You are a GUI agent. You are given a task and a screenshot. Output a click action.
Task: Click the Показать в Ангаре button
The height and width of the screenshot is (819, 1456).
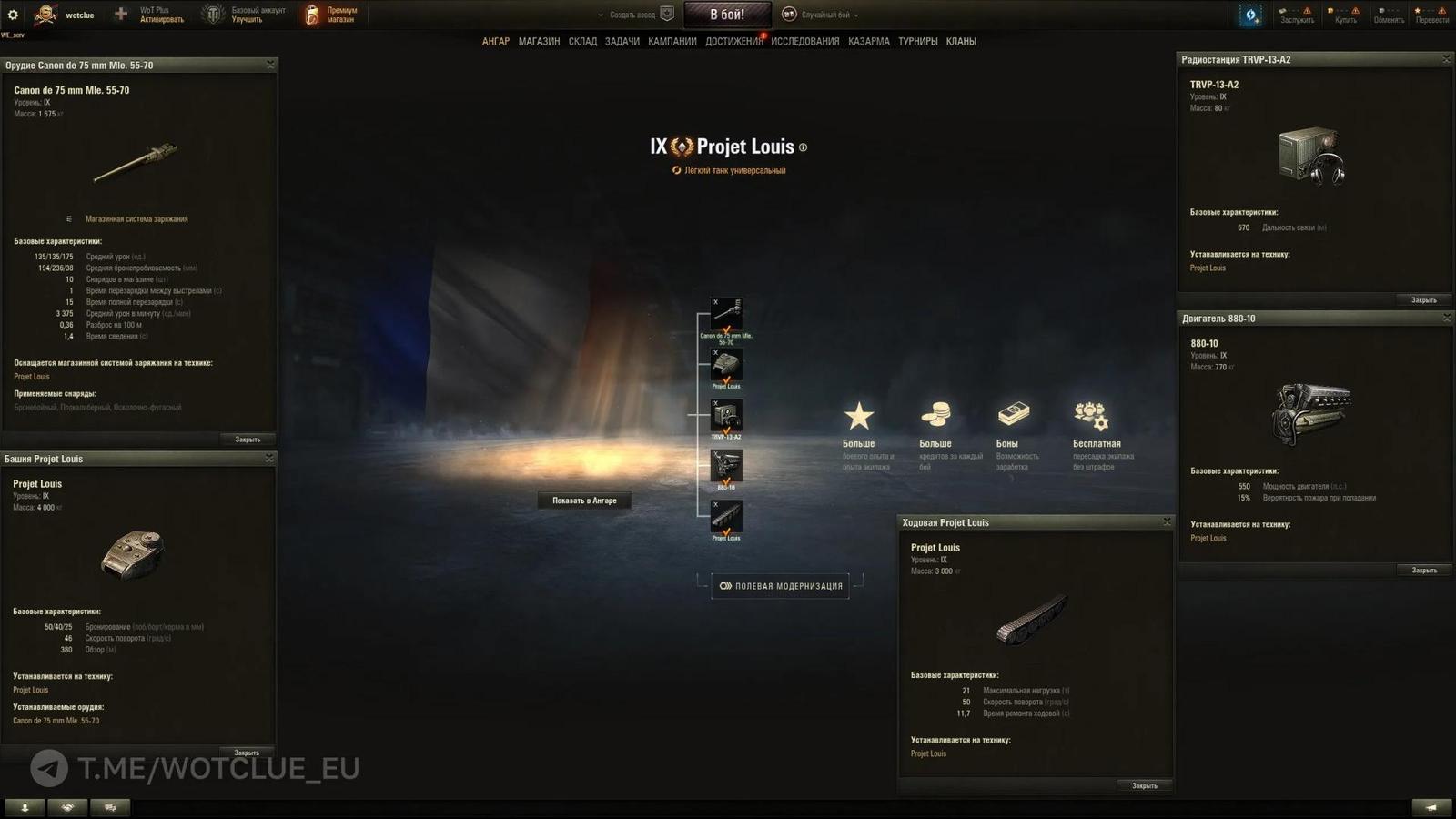tap(583, 500)
